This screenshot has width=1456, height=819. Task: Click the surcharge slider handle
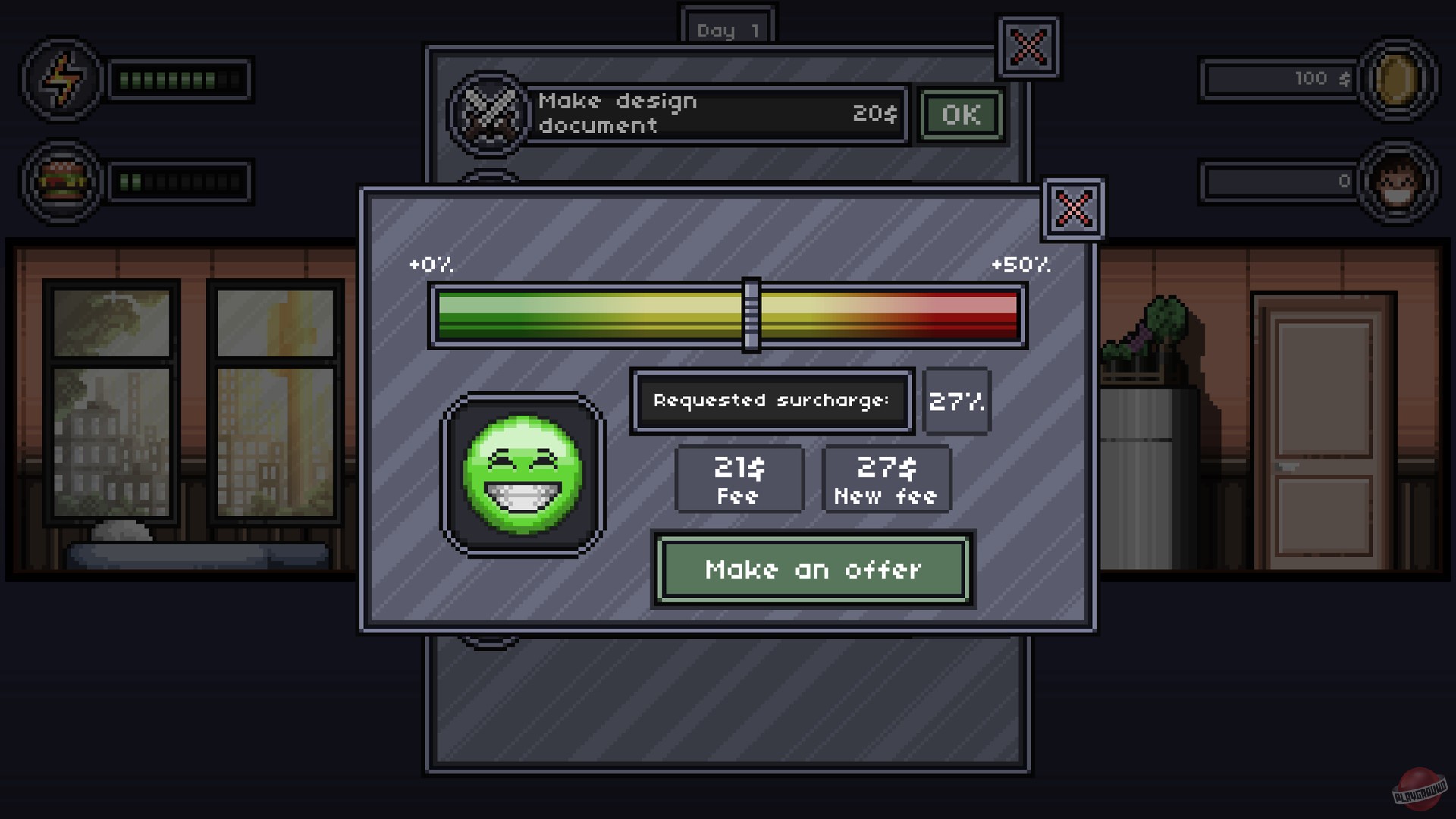click(x=752, y=313)
